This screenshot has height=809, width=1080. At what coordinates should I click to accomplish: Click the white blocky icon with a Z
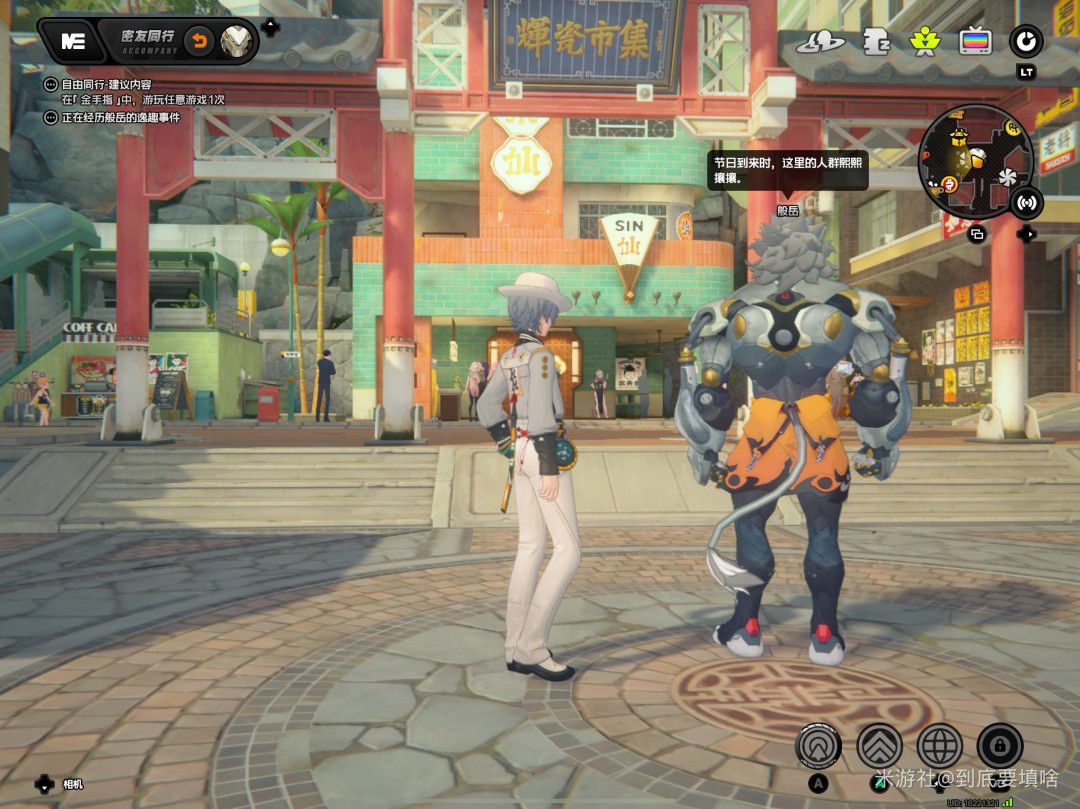click(x=877, y=42)
